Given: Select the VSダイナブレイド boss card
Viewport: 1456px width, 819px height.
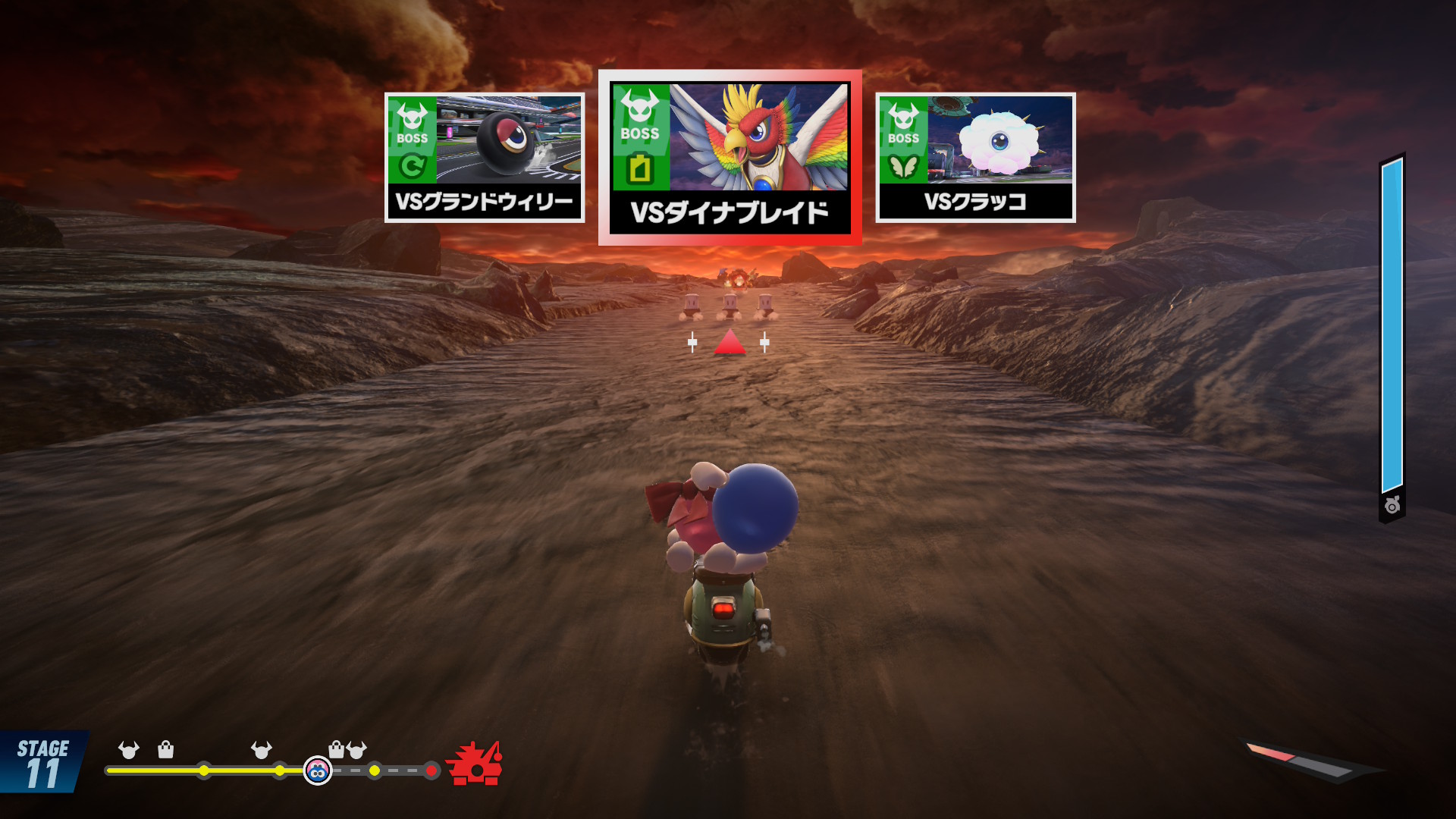Looking at the screenshot, I should pyautogui.click(x=730, y=158).
